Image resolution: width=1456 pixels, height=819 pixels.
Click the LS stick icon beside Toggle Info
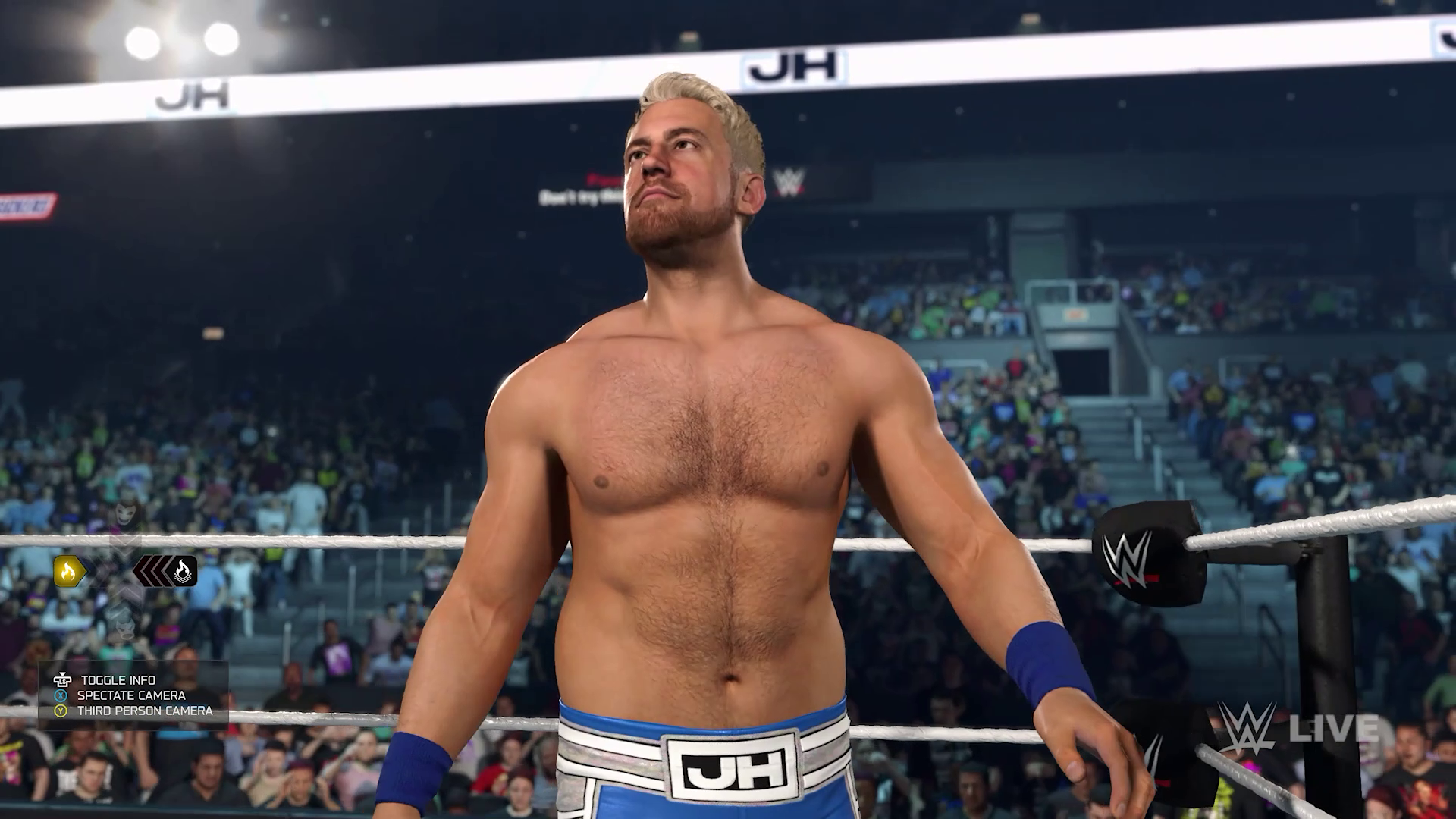coord(63,681)
